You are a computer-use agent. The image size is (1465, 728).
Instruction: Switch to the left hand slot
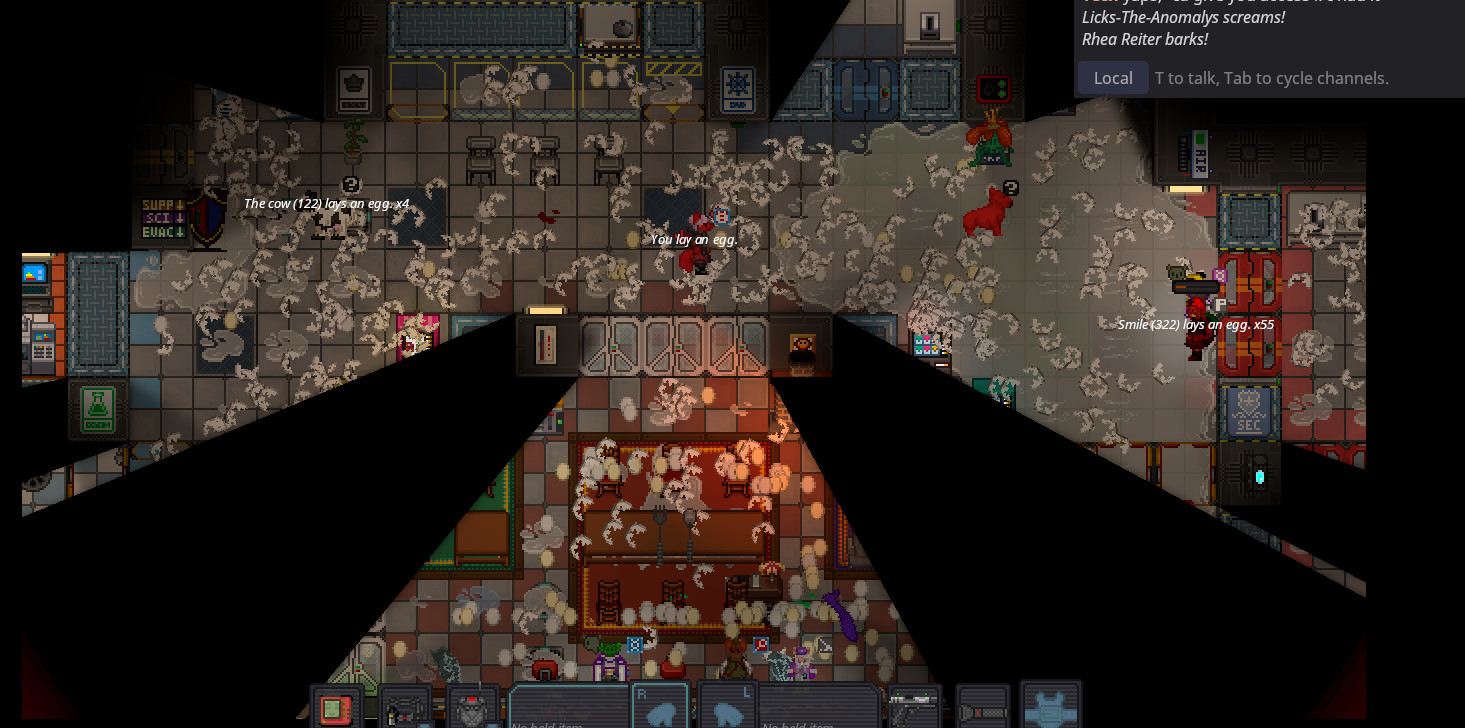727,707
